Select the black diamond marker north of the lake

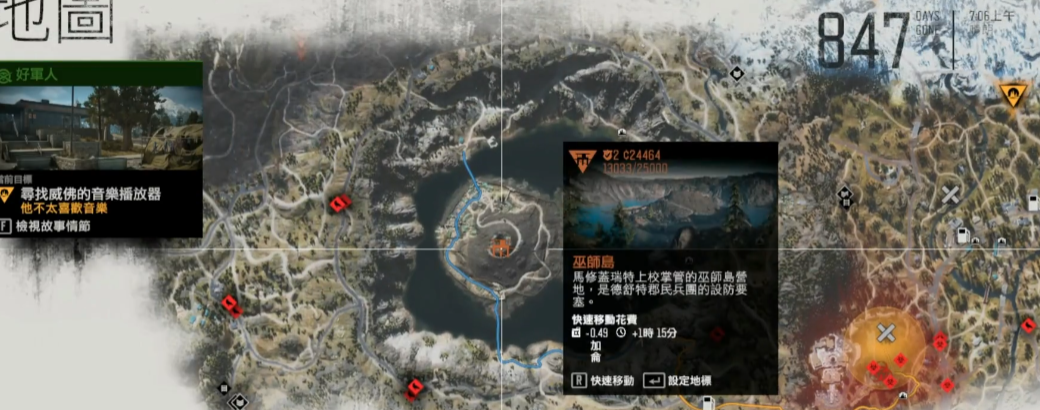tap(736, 72)
